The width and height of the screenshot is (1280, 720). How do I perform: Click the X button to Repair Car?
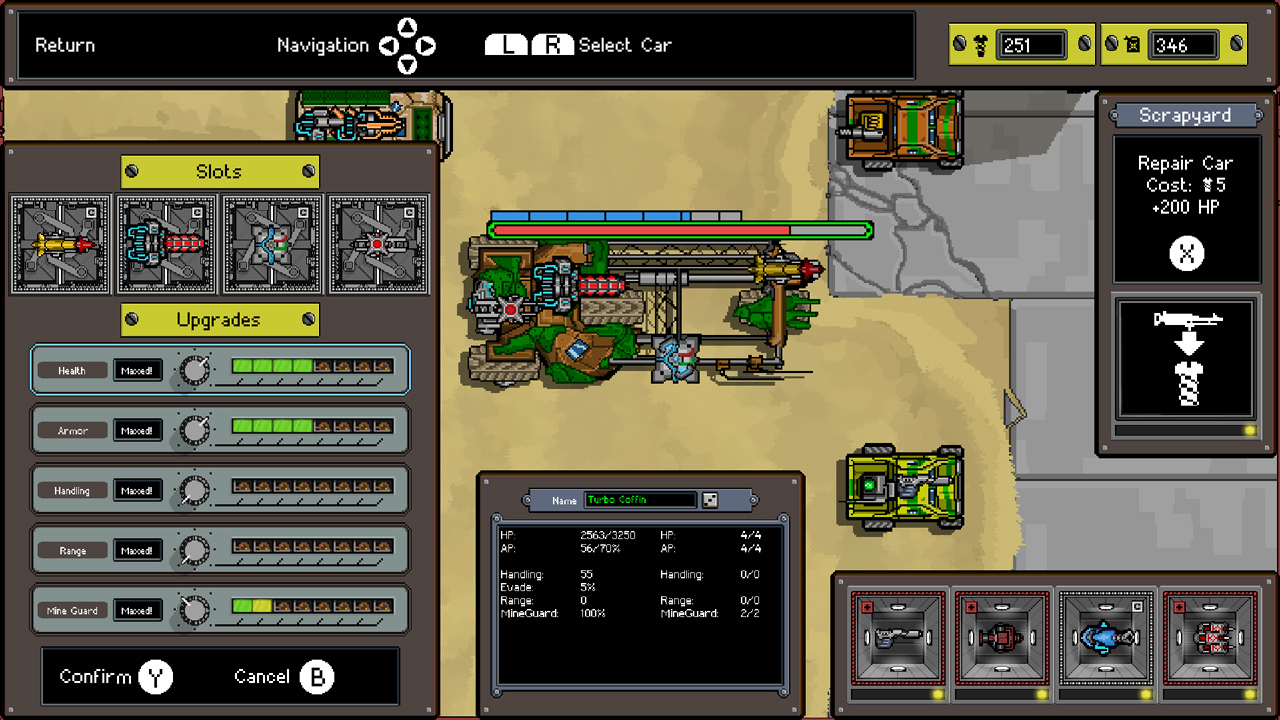click(1186, 253)
